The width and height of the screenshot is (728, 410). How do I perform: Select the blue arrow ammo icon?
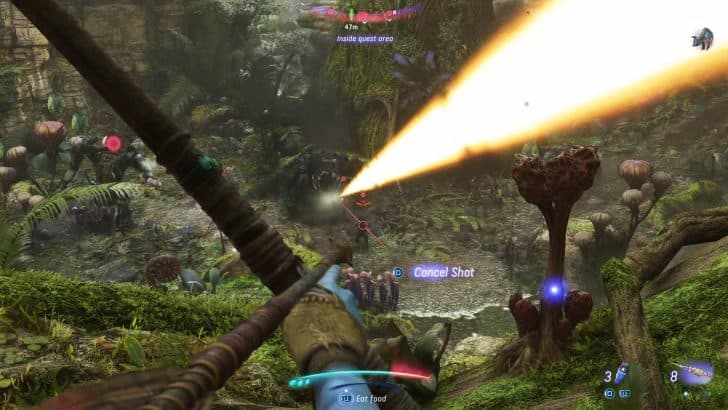[621, 374]
